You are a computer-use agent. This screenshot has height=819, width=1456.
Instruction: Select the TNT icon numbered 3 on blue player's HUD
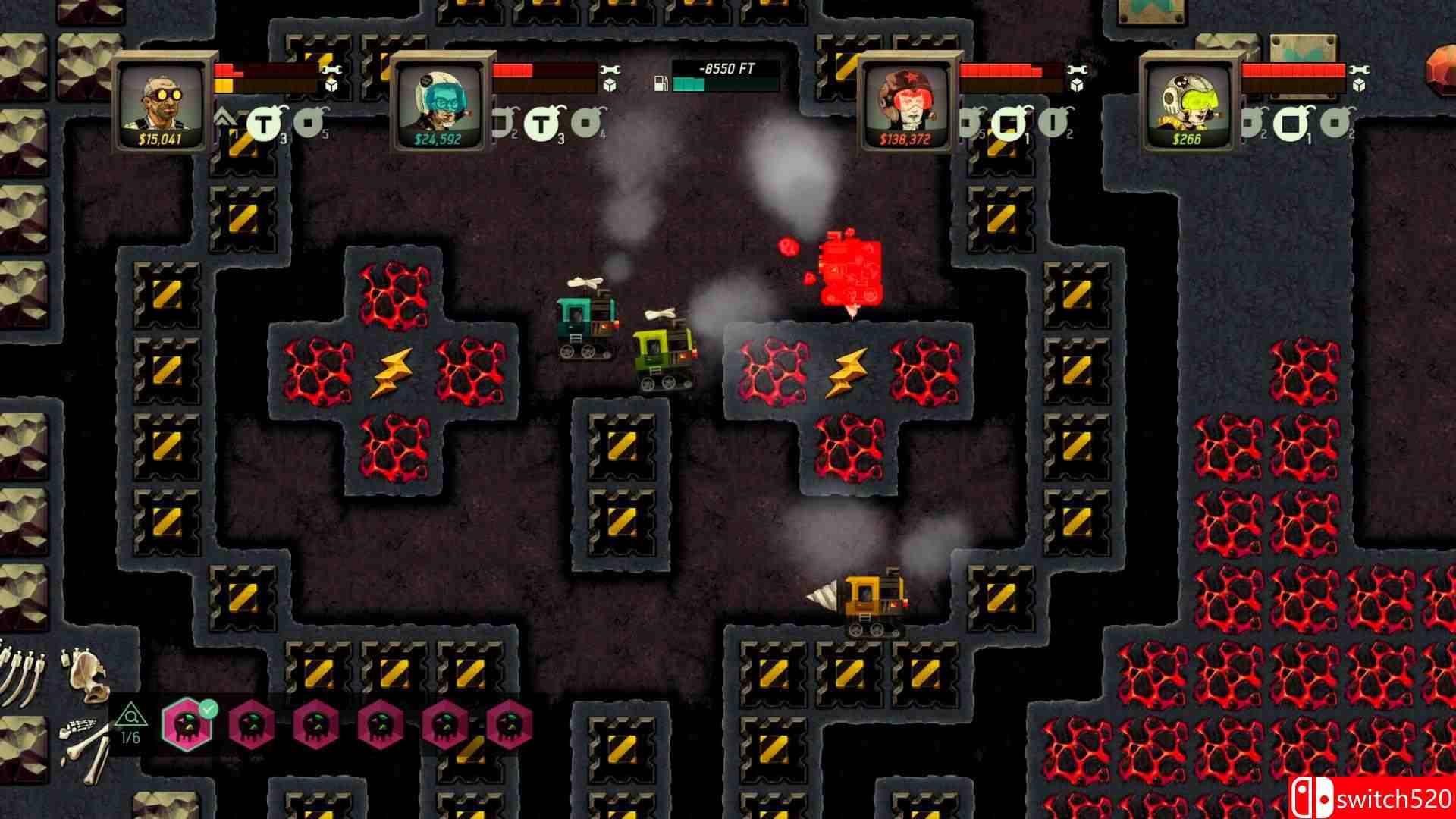(541, 123)
